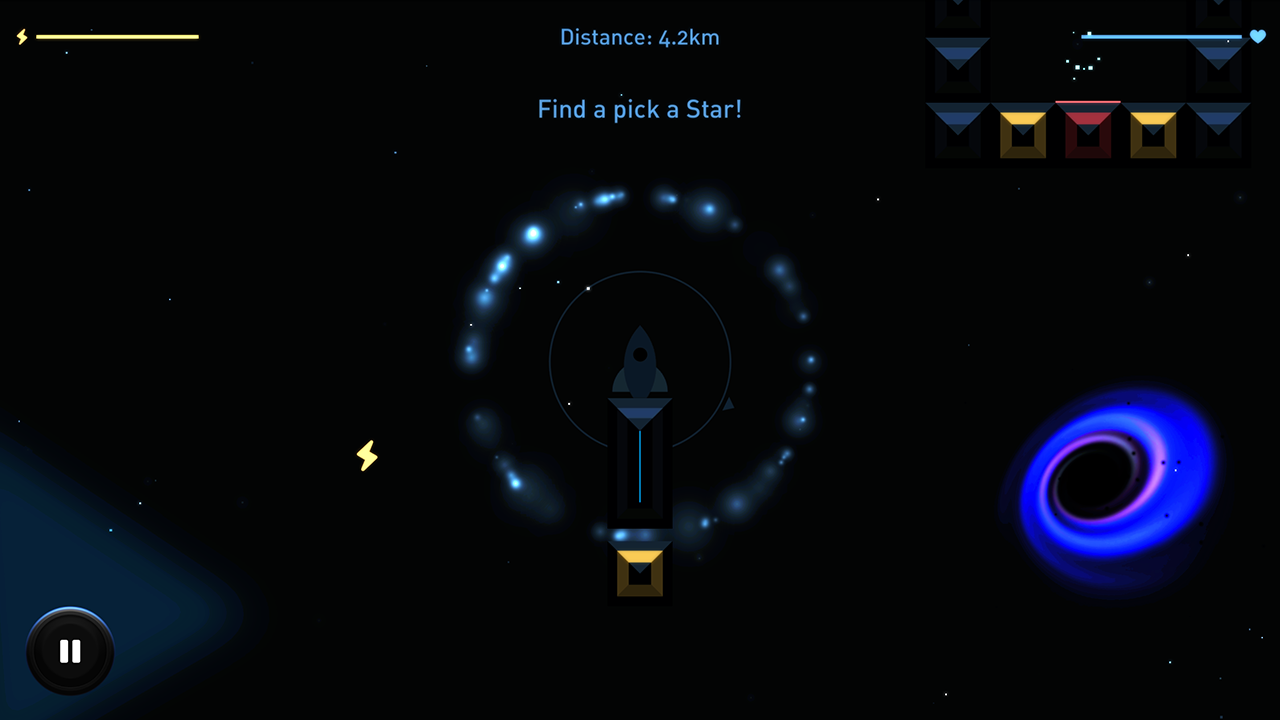Click the leftmost yellow block in the minimap
The height and width of the screenshot is (720, 1280).
[x=1022, y=133]
